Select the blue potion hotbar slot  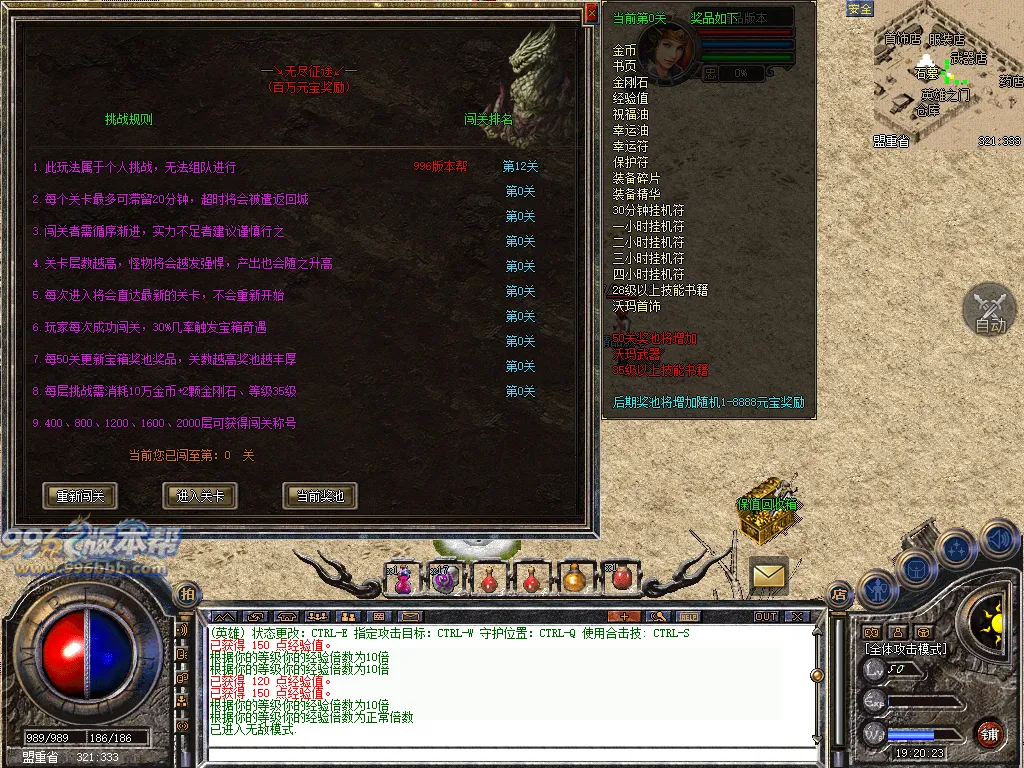(403, 578)
